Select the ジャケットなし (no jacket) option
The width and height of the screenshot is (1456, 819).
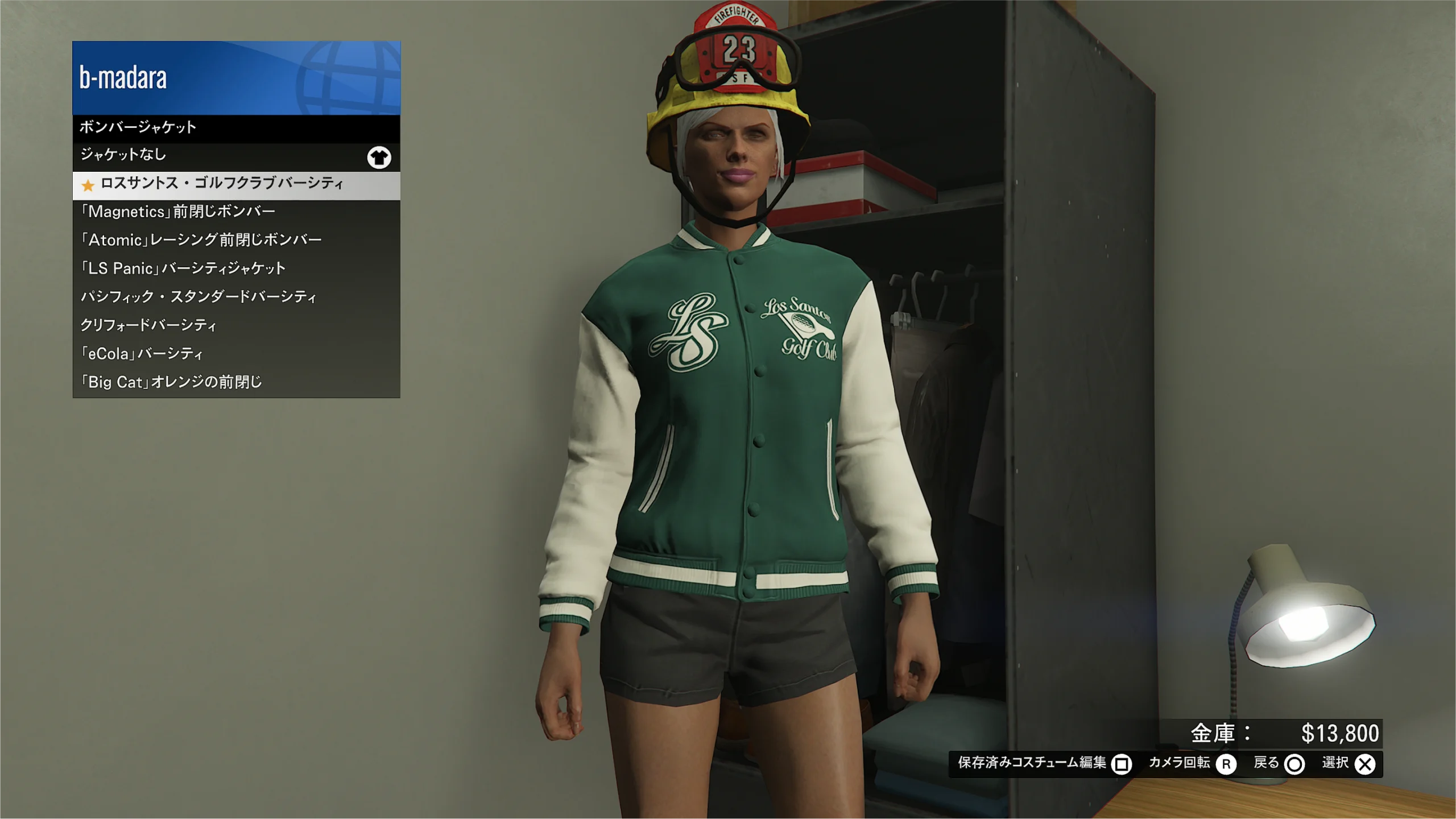pos(236,156)
